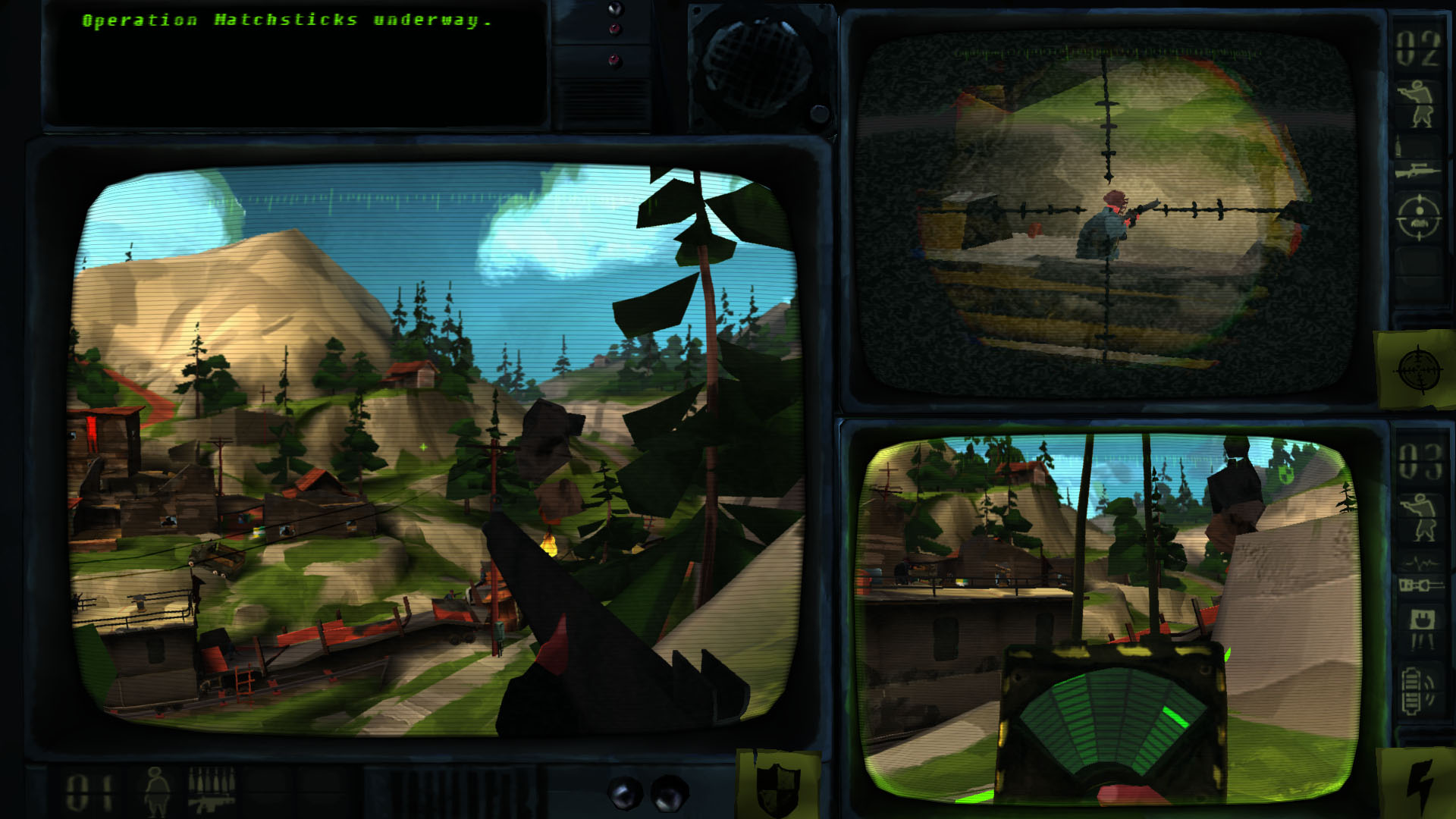Select the soldier icon beside screen 02

point(1419,102)
